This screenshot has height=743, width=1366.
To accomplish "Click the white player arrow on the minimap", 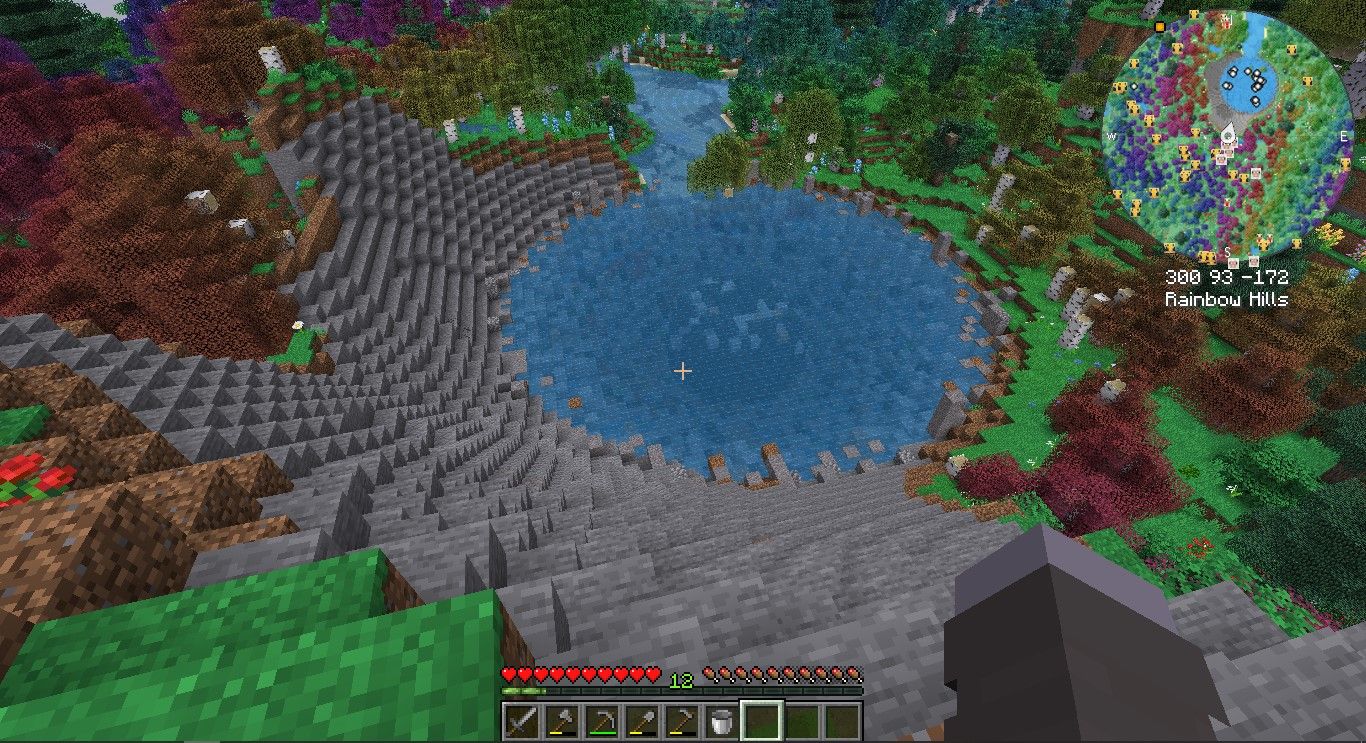I will [1229, 134].
